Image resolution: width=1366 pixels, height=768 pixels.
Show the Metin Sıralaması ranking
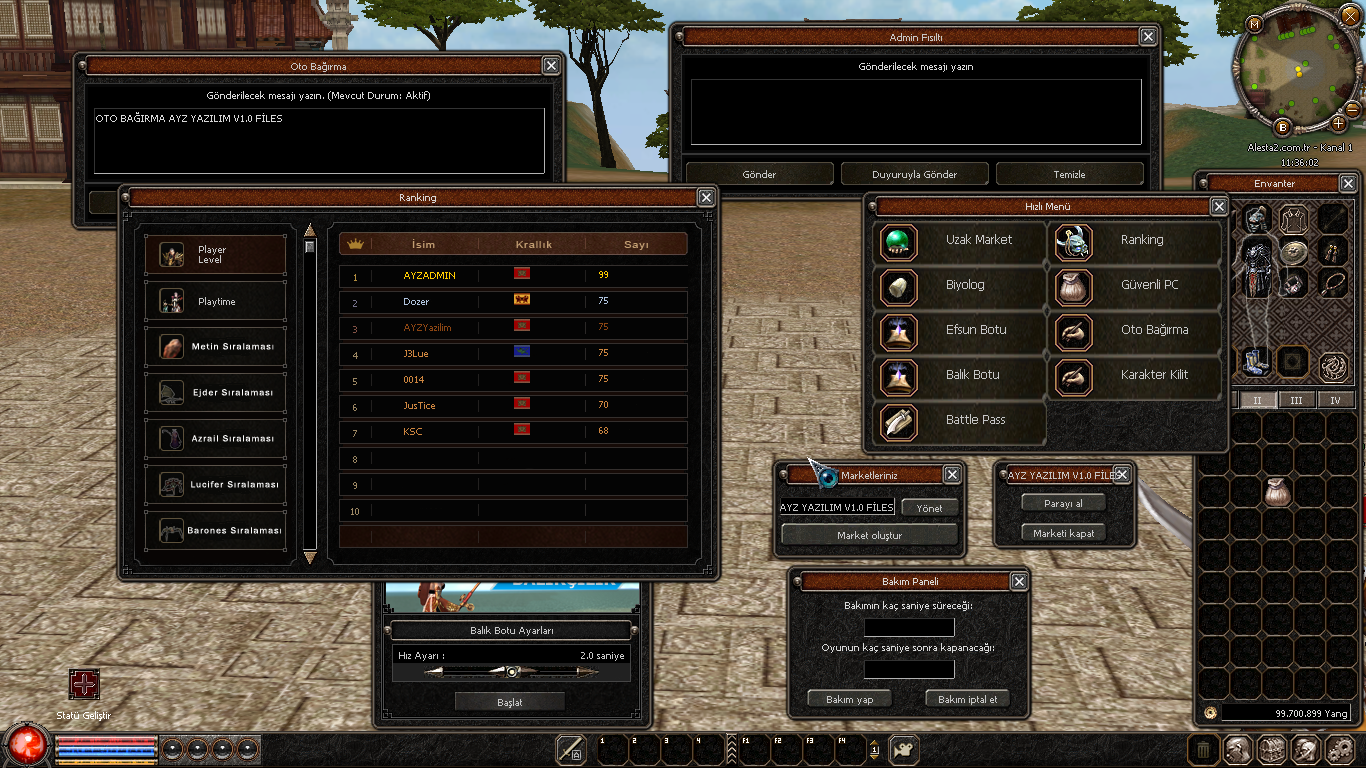pyautogui.click(x=216, y=347)
